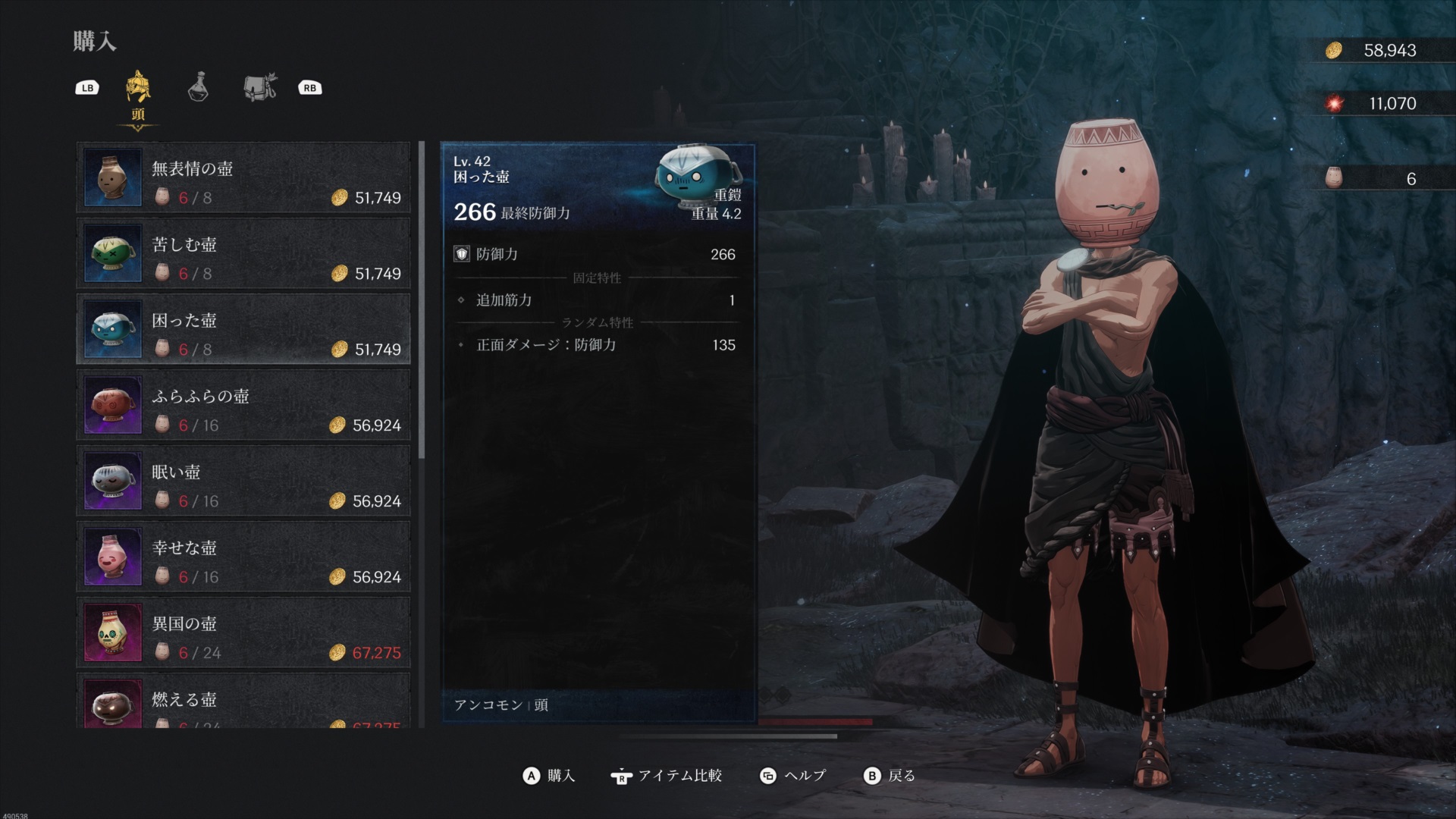The width and height of the screenshot is (1456, 819).
Task: Select the 眠い壺 shop row
Action: pos(243,482)
